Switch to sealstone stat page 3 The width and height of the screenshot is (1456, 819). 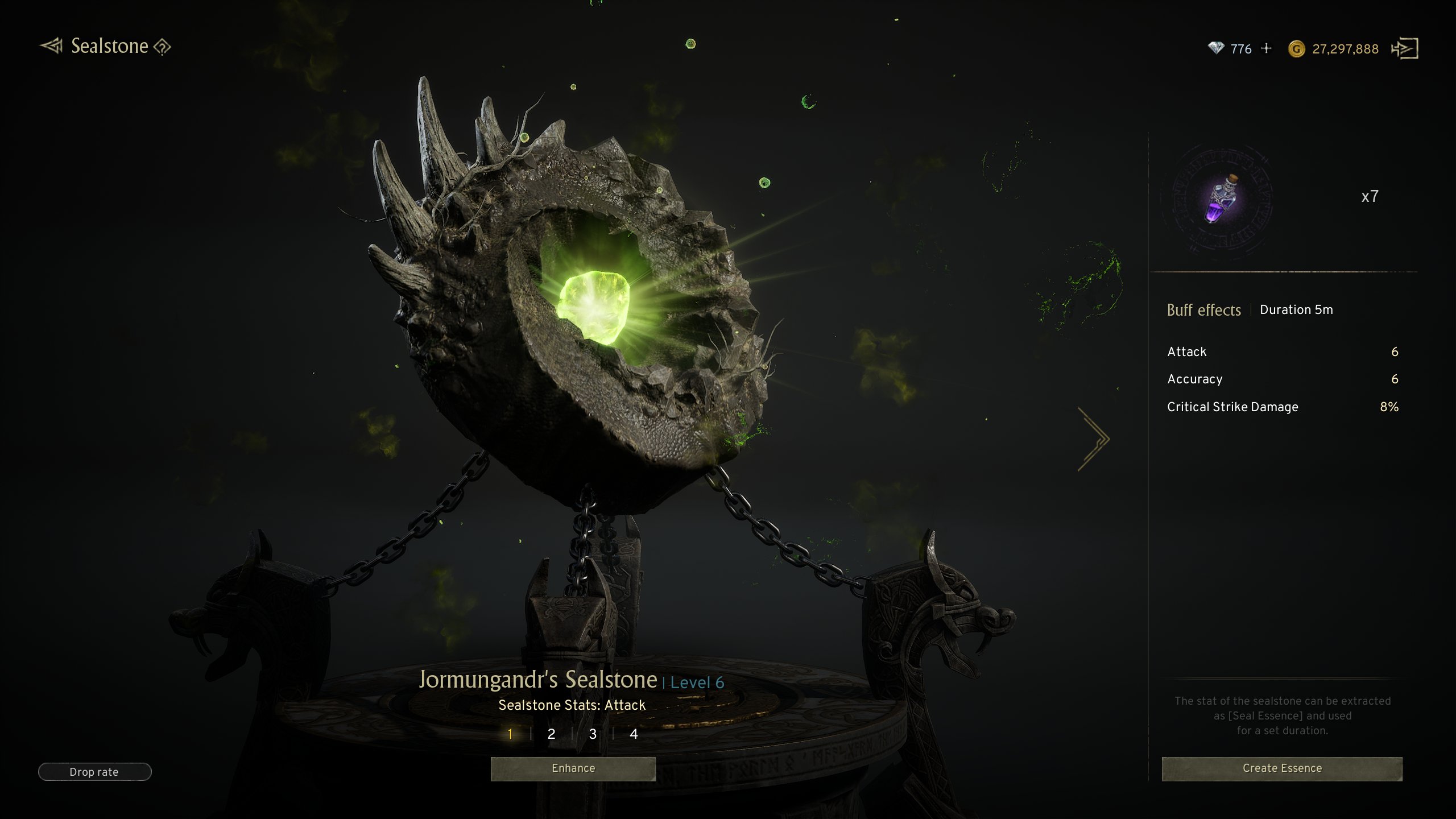[x=593, y=734]
